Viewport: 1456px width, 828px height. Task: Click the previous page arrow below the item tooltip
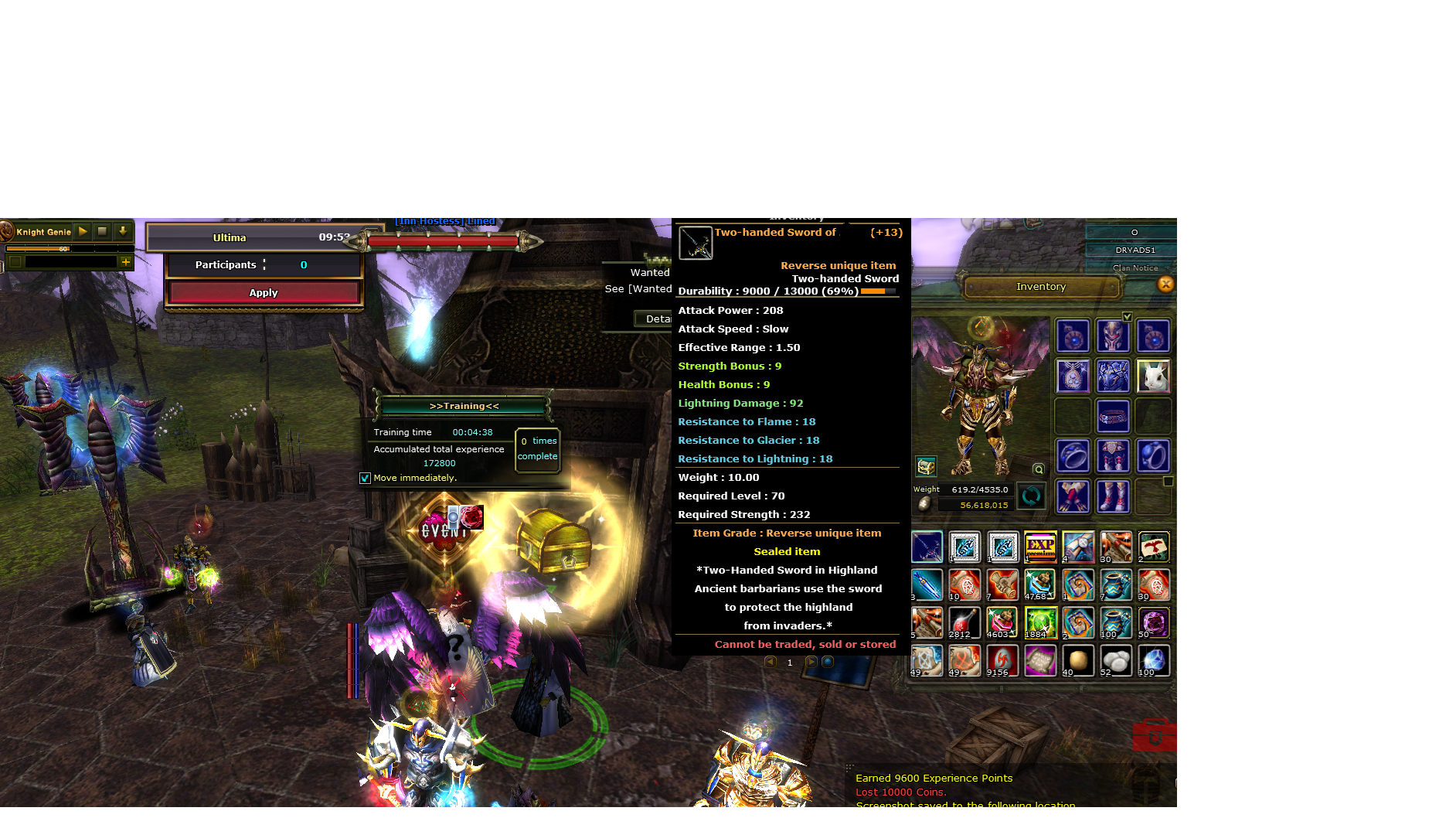(x=771, y=662)
